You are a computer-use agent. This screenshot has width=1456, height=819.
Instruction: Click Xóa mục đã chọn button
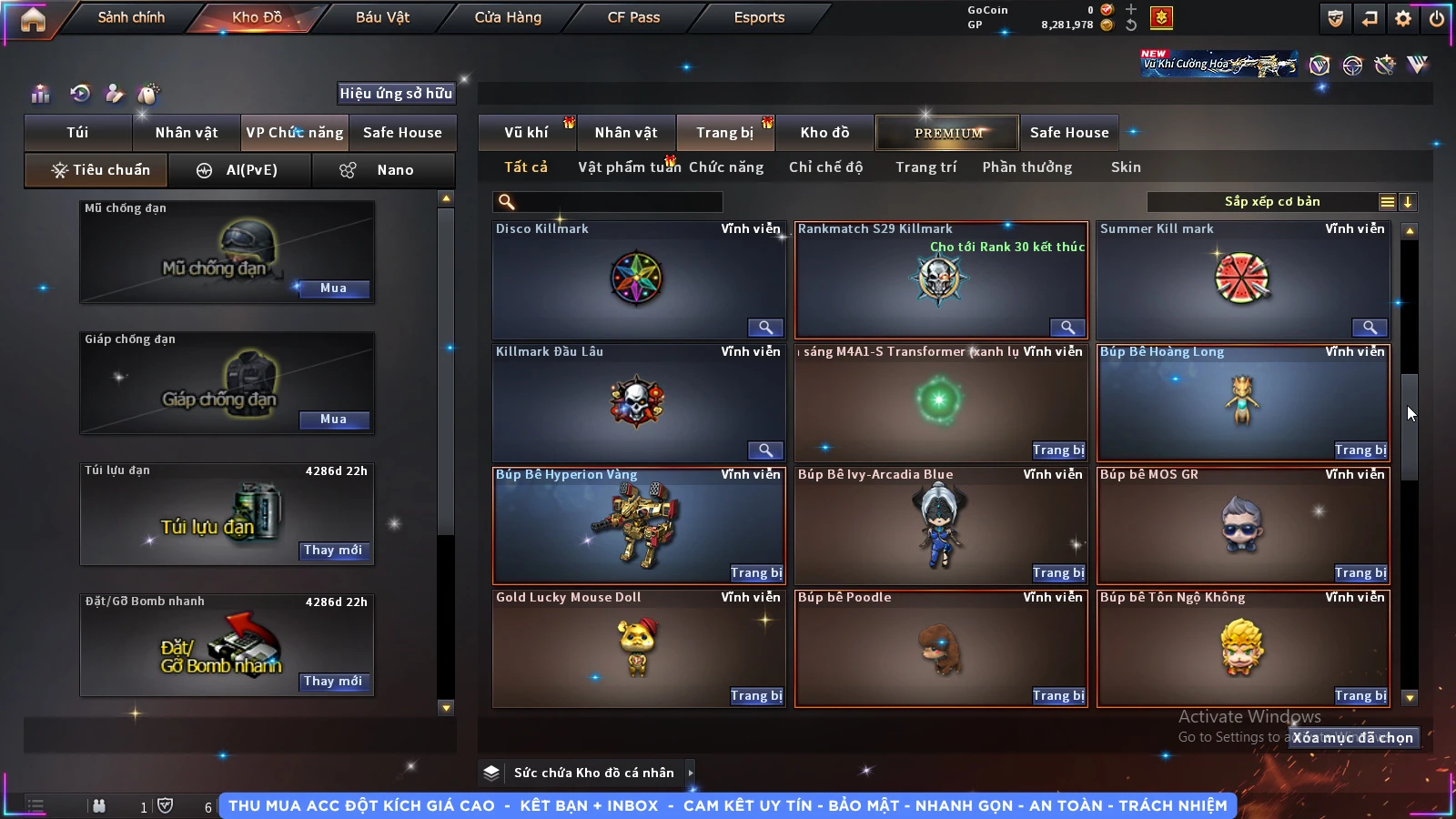pyautogui.click(x=1353, y=738)
